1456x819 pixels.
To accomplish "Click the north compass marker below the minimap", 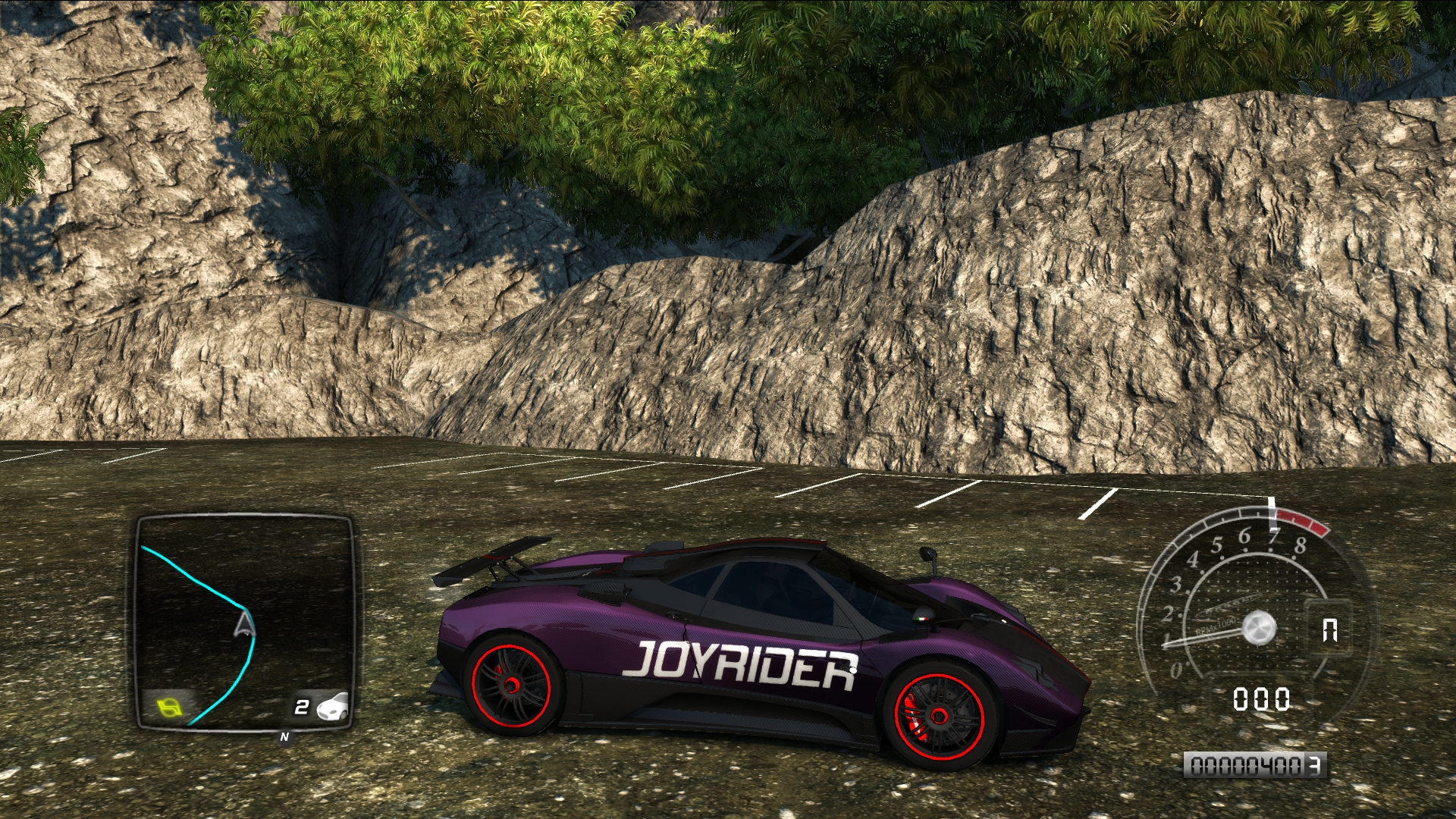I will point(284,737).
